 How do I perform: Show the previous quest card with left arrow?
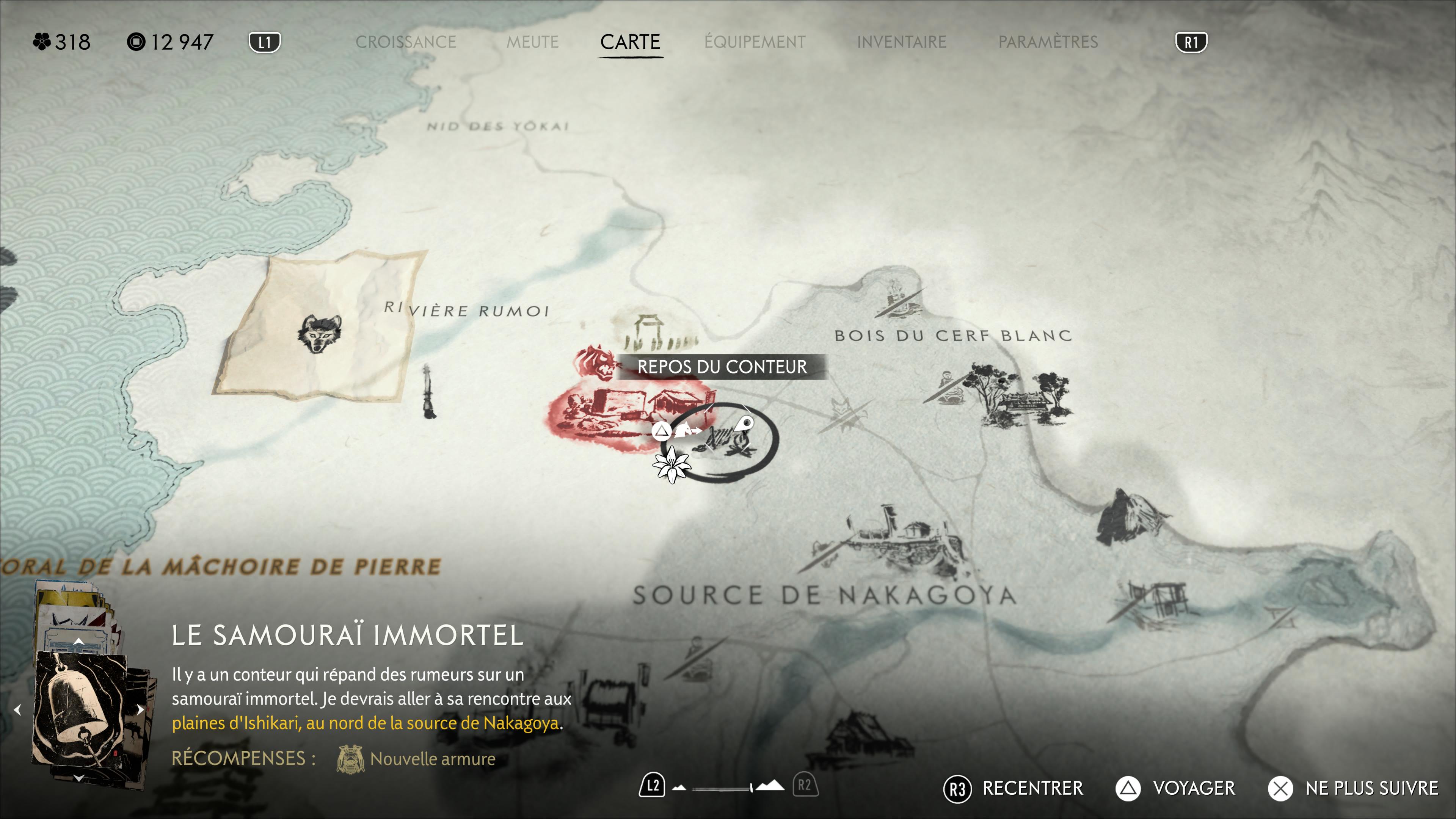click(17, 710)
